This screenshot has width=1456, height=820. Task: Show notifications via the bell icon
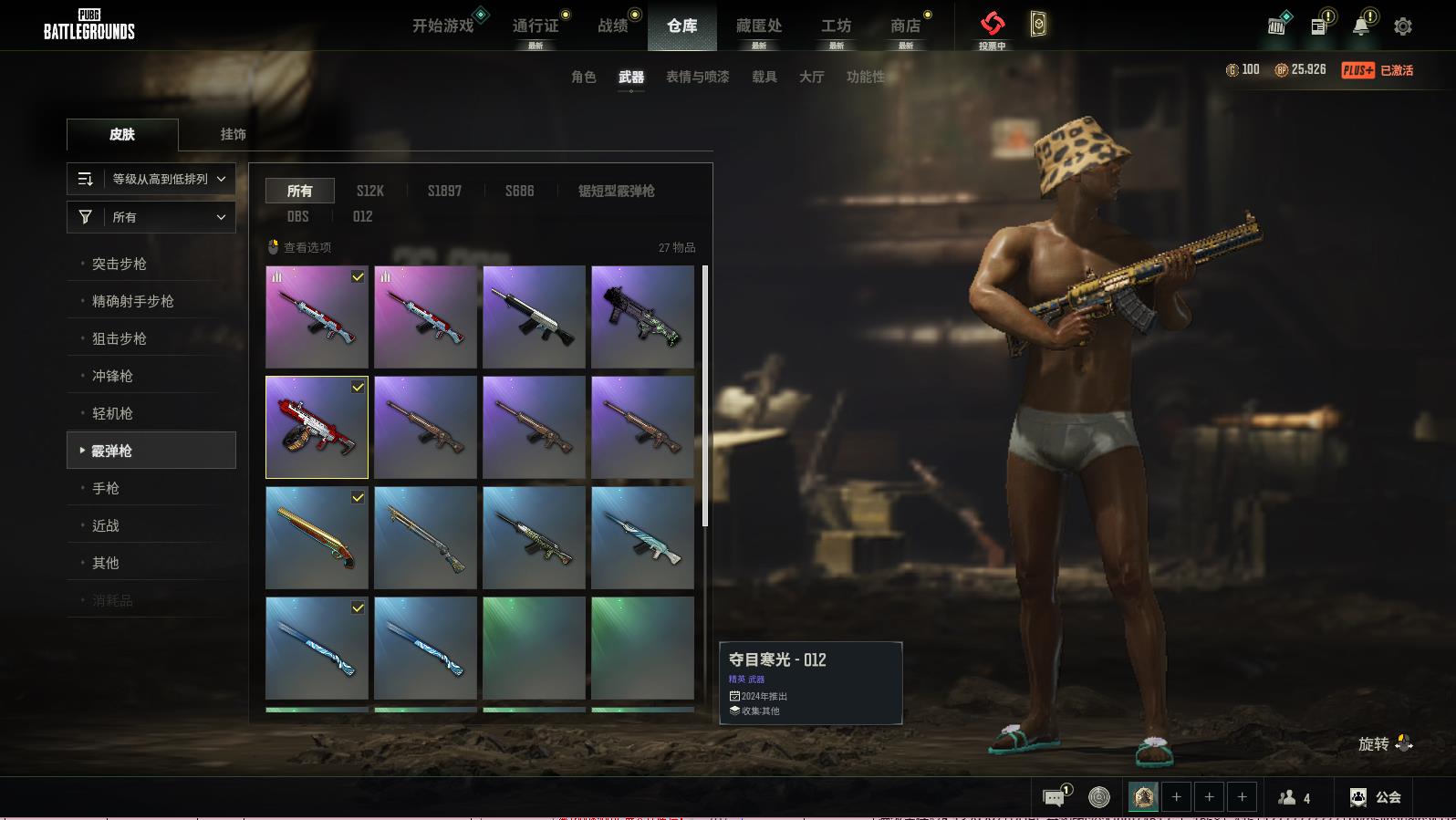1360,26
